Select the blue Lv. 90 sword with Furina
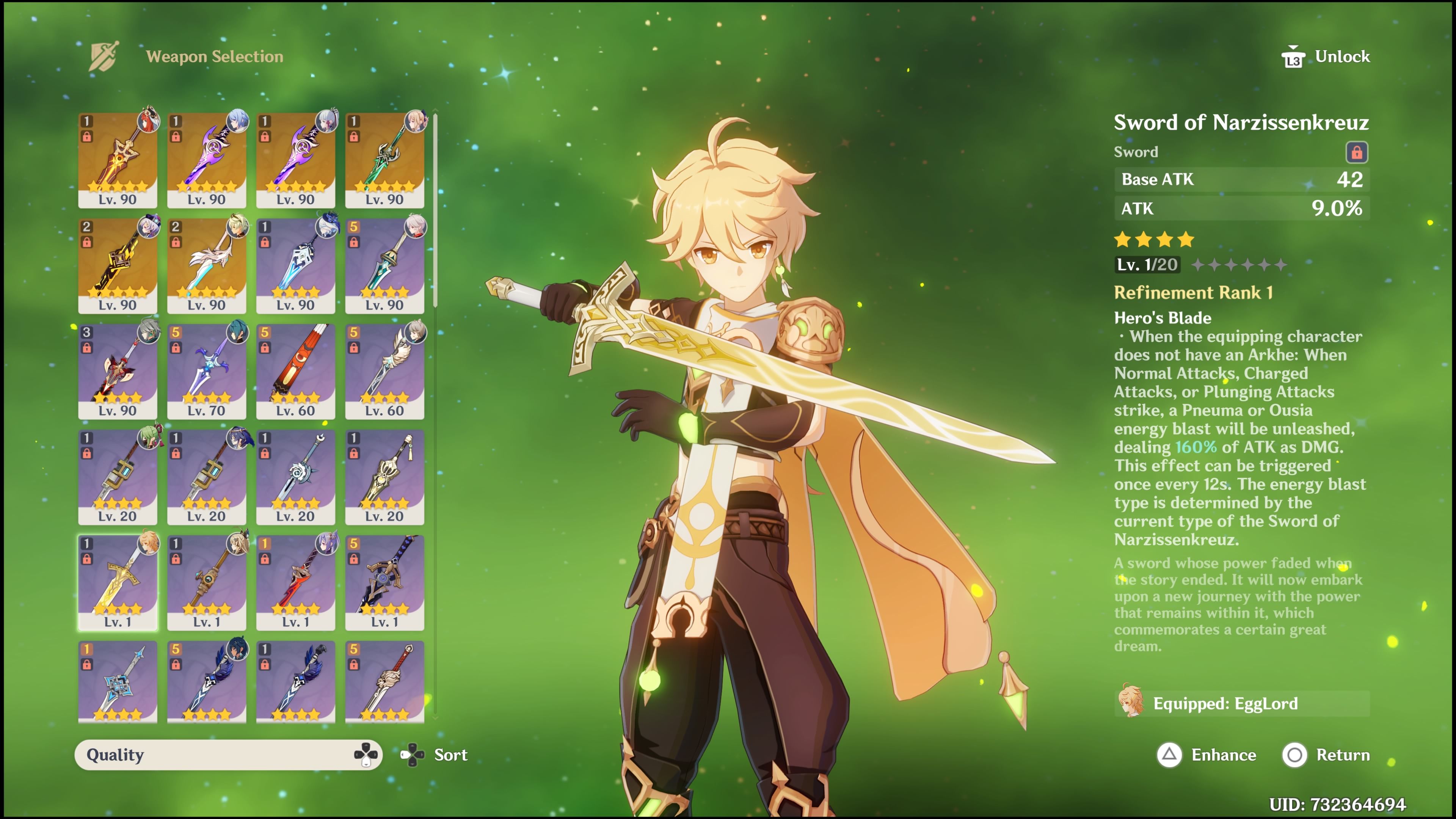Image resolution: width=1456 pixels, height=819 pixels. pos(295,265)
